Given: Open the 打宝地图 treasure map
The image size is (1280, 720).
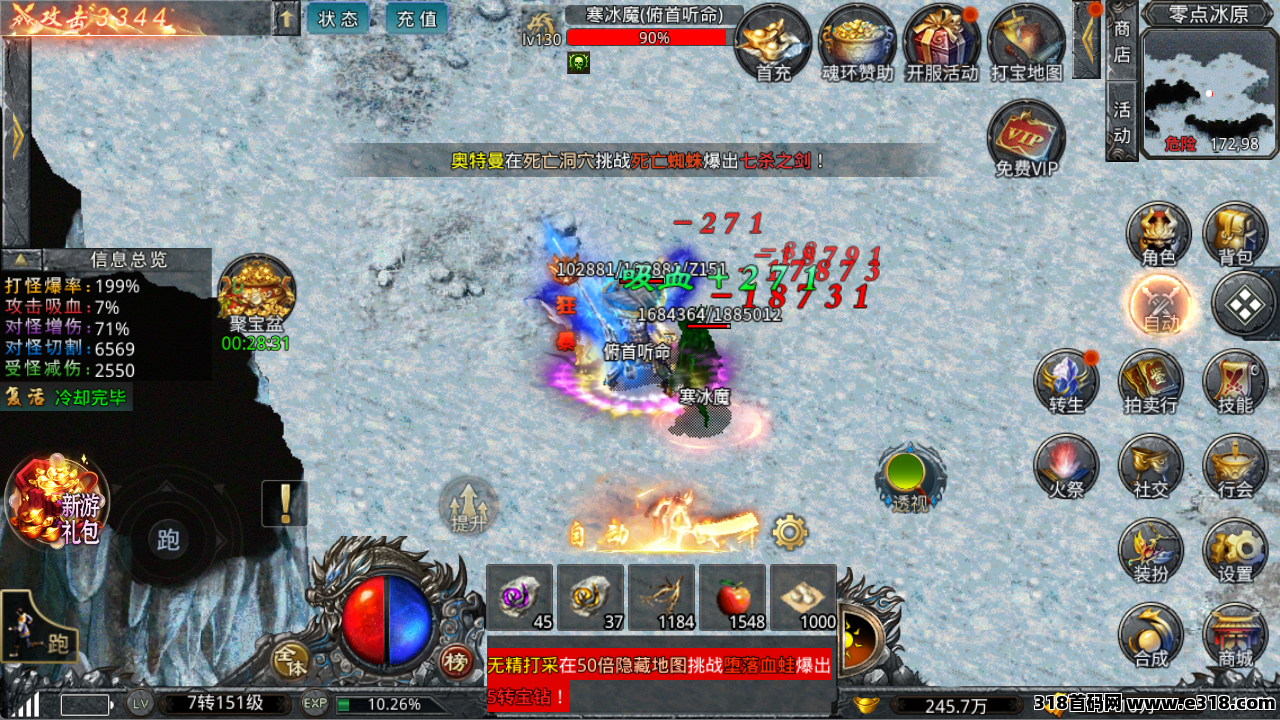Looking at the screenshot, I should click(x=1026, y=40).
